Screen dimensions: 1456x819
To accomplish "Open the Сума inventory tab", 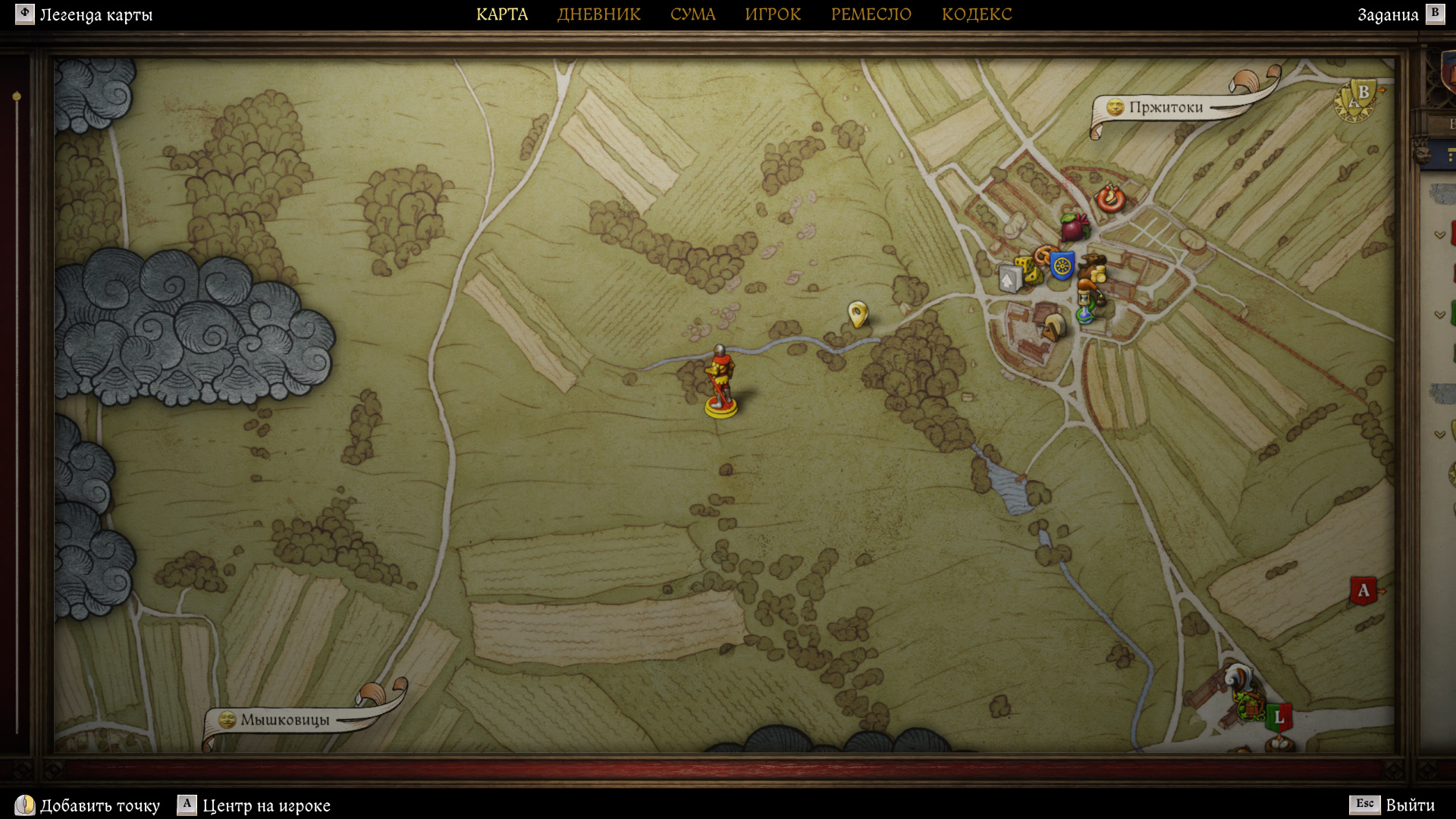I will [x=692, y=14].
